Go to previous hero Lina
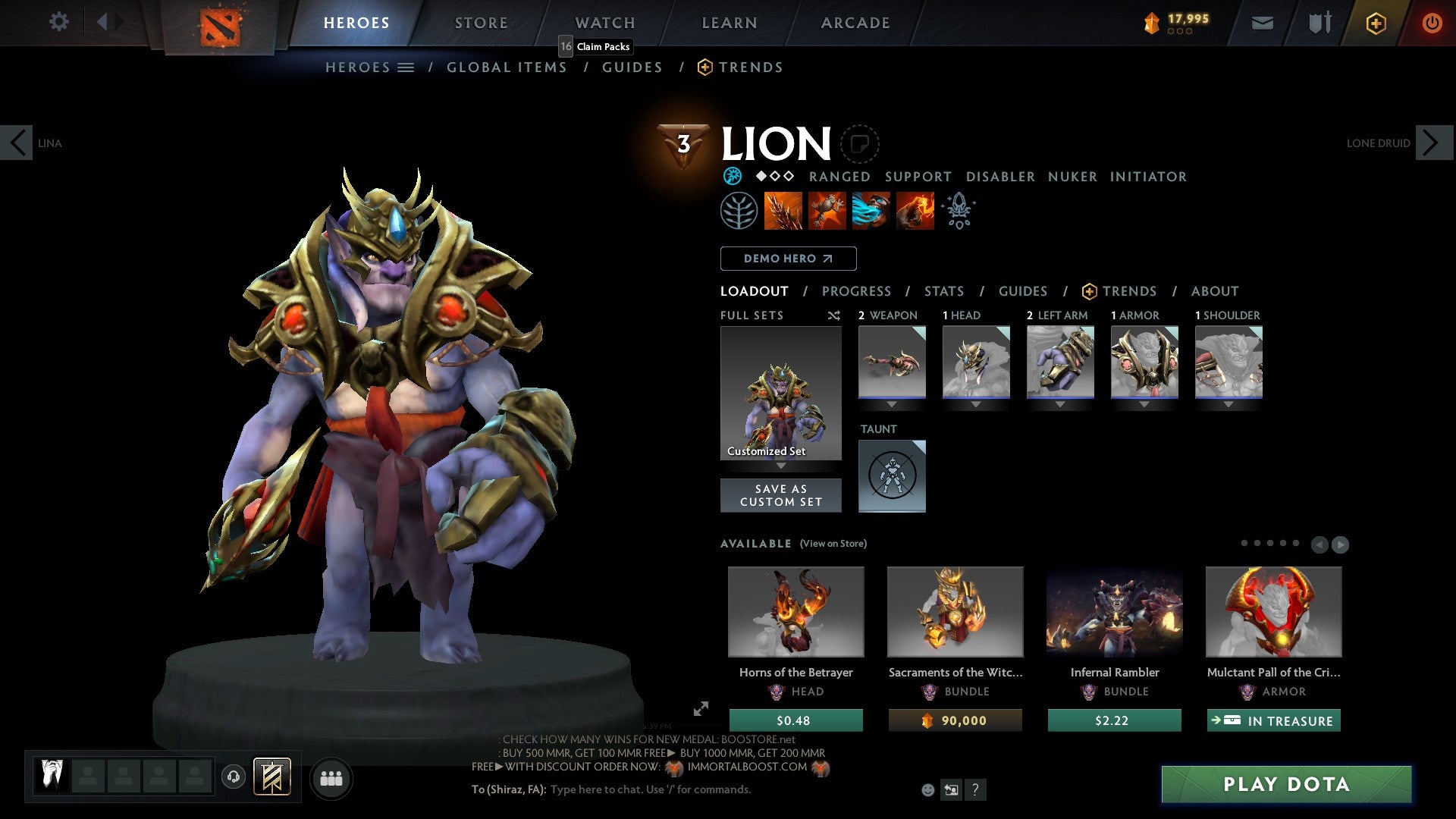The width and height of the screenshot is (1456, 819). point(17,143)
